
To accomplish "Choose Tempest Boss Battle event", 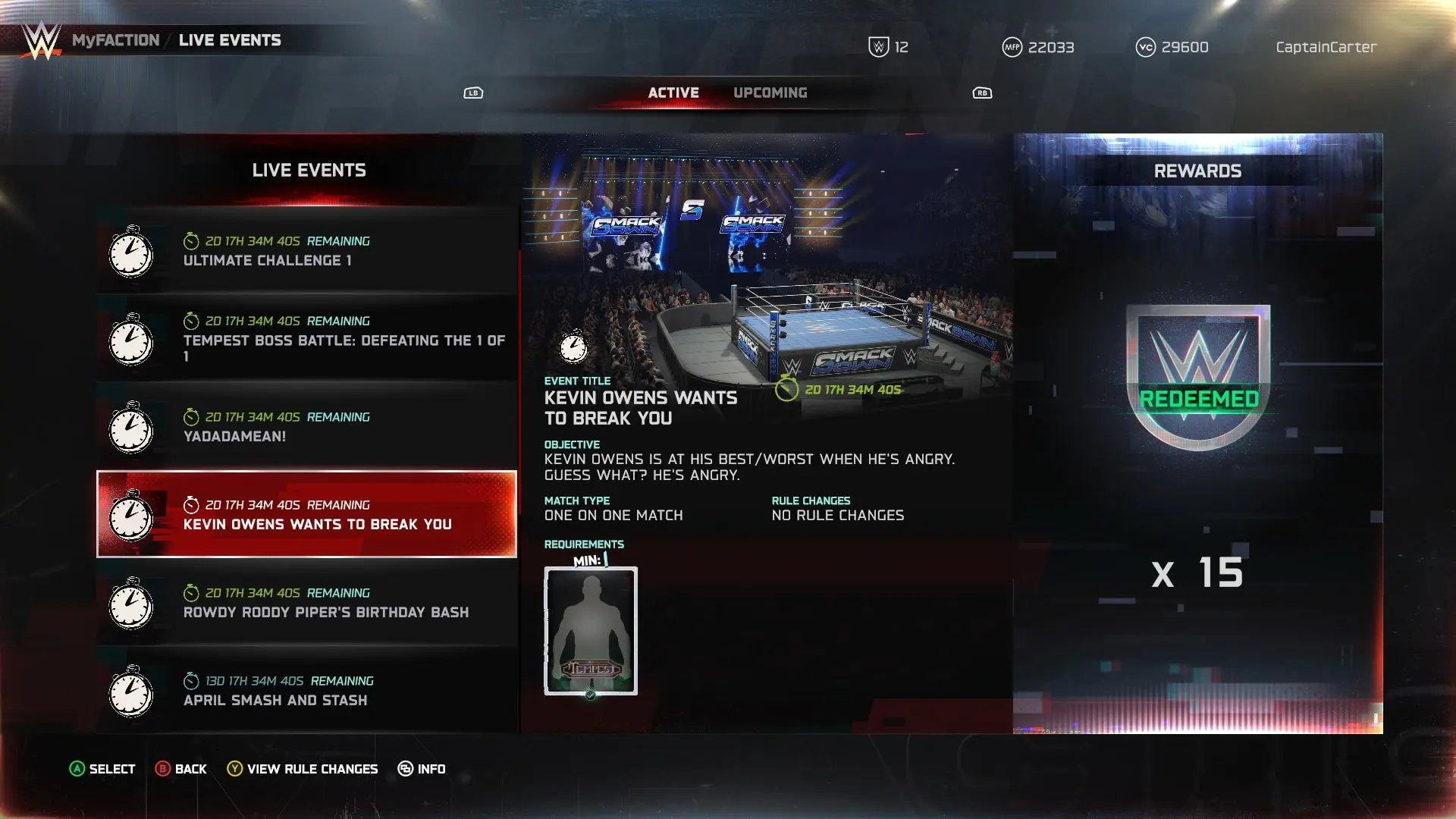I will 306,339.
